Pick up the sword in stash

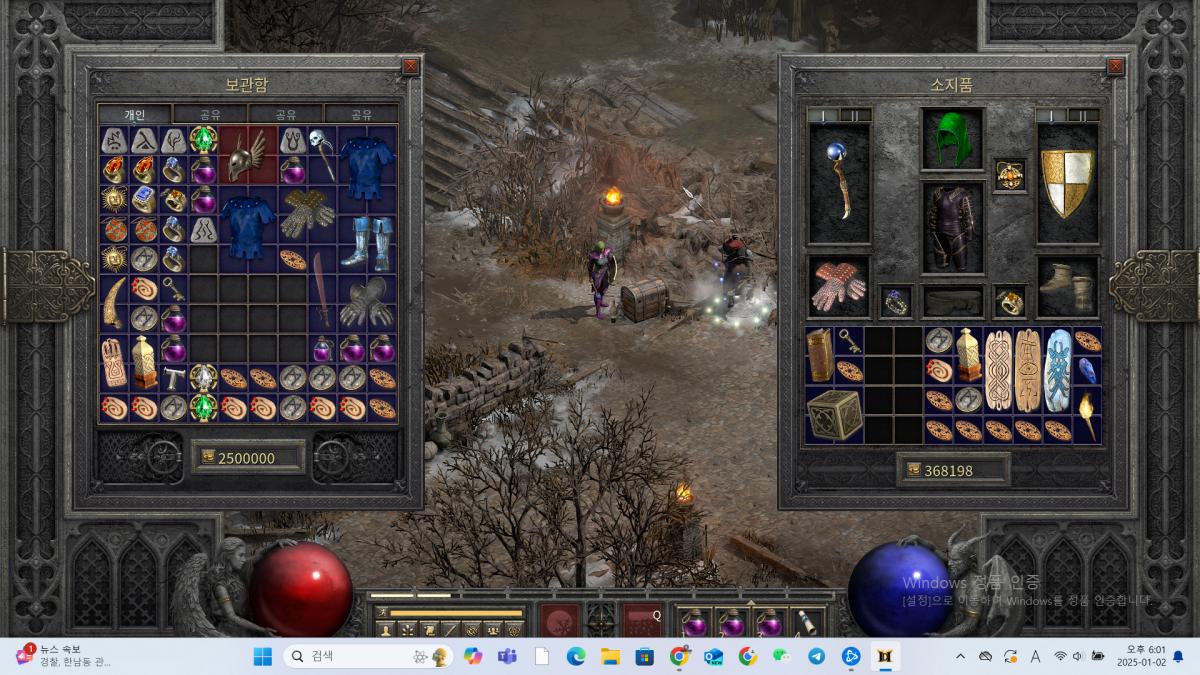[x=322, y=288]
